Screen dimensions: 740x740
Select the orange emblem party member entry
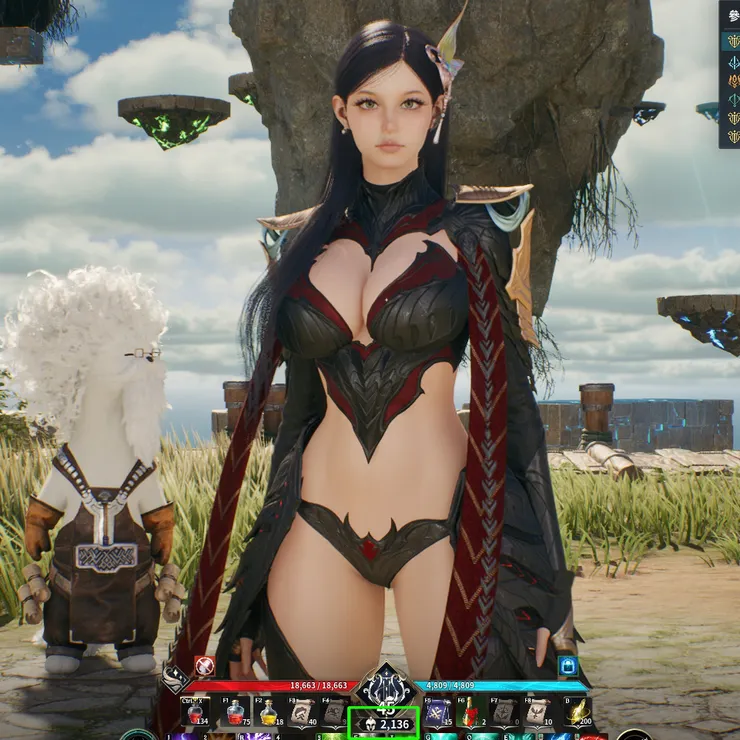(733, 79)
